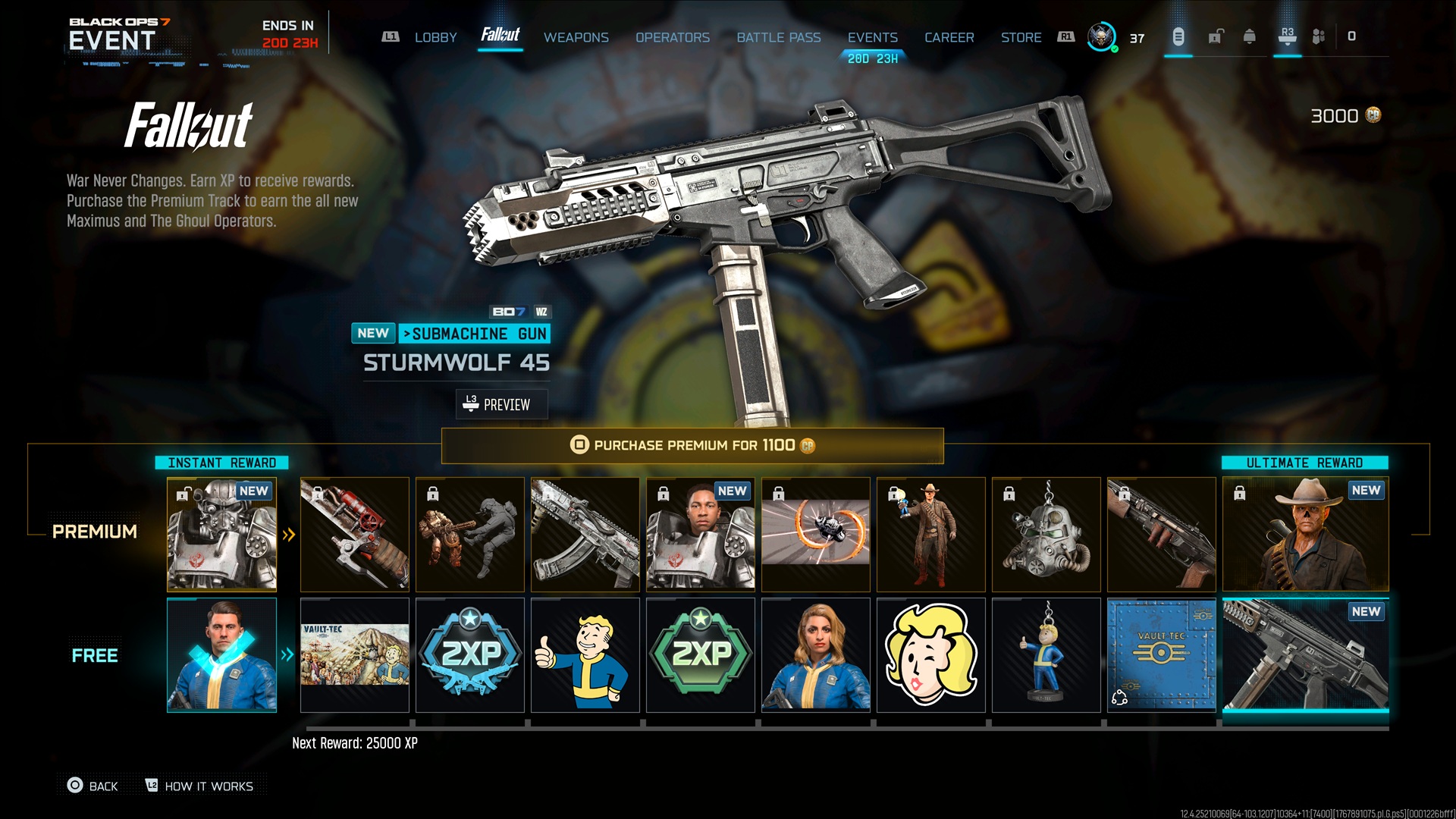Click the unlocked padlock icon in top bar

pos(1216,36)
